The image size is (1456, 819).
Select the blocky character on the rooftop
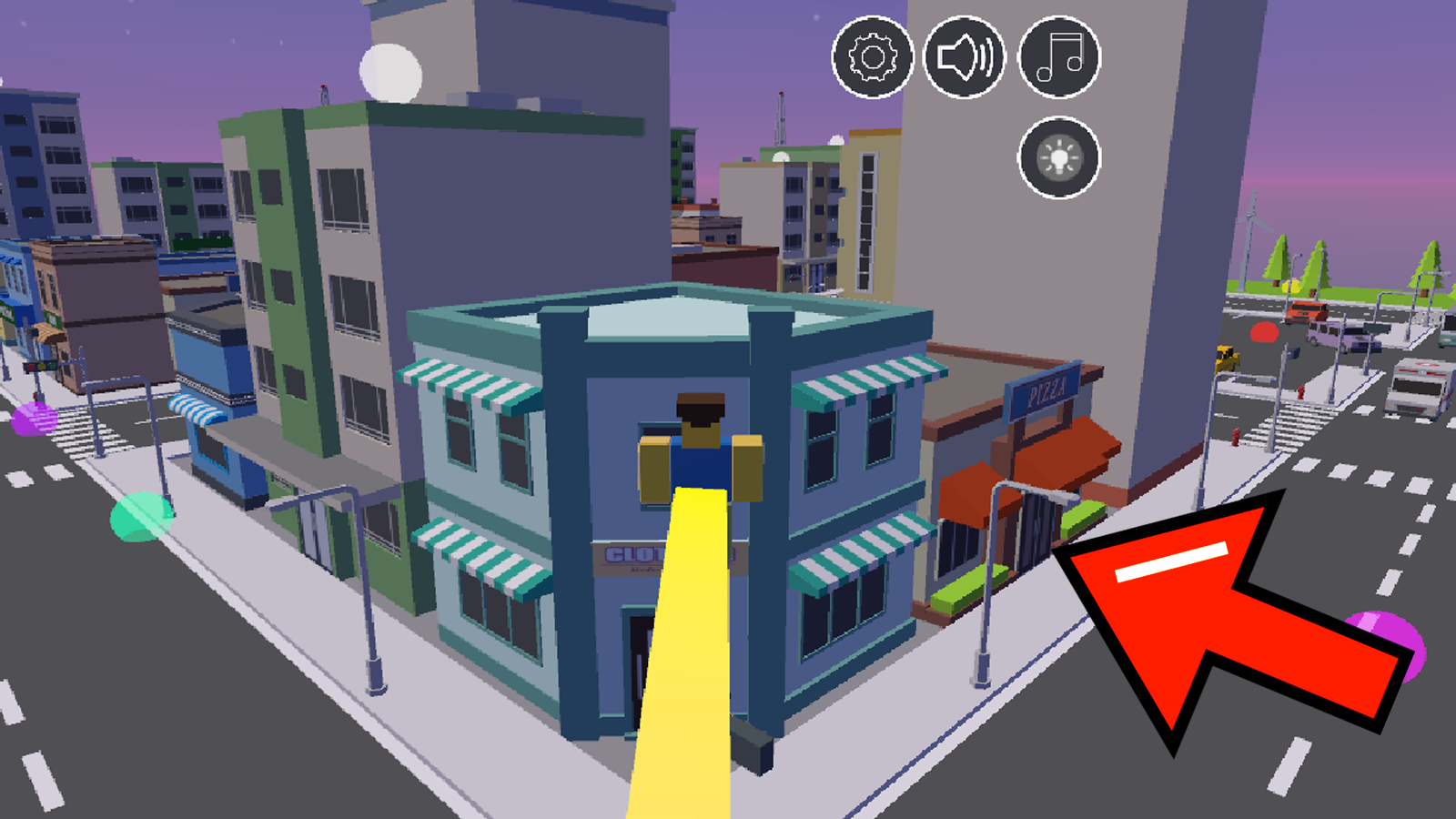coord(699,446)
